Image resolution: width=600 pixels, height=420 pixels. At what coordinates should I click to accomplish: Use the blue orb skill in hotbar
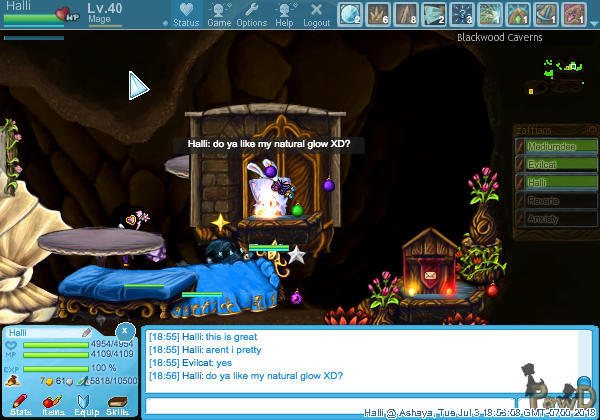[350, 13]
